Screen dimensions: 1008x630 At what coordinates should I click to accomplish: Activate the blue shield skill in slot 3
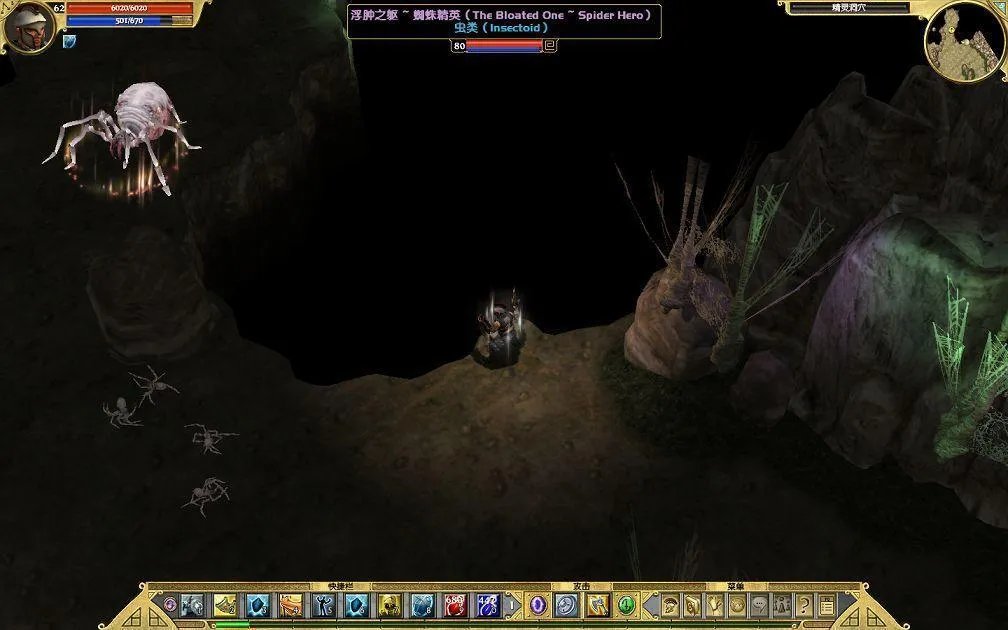(258, 605)
